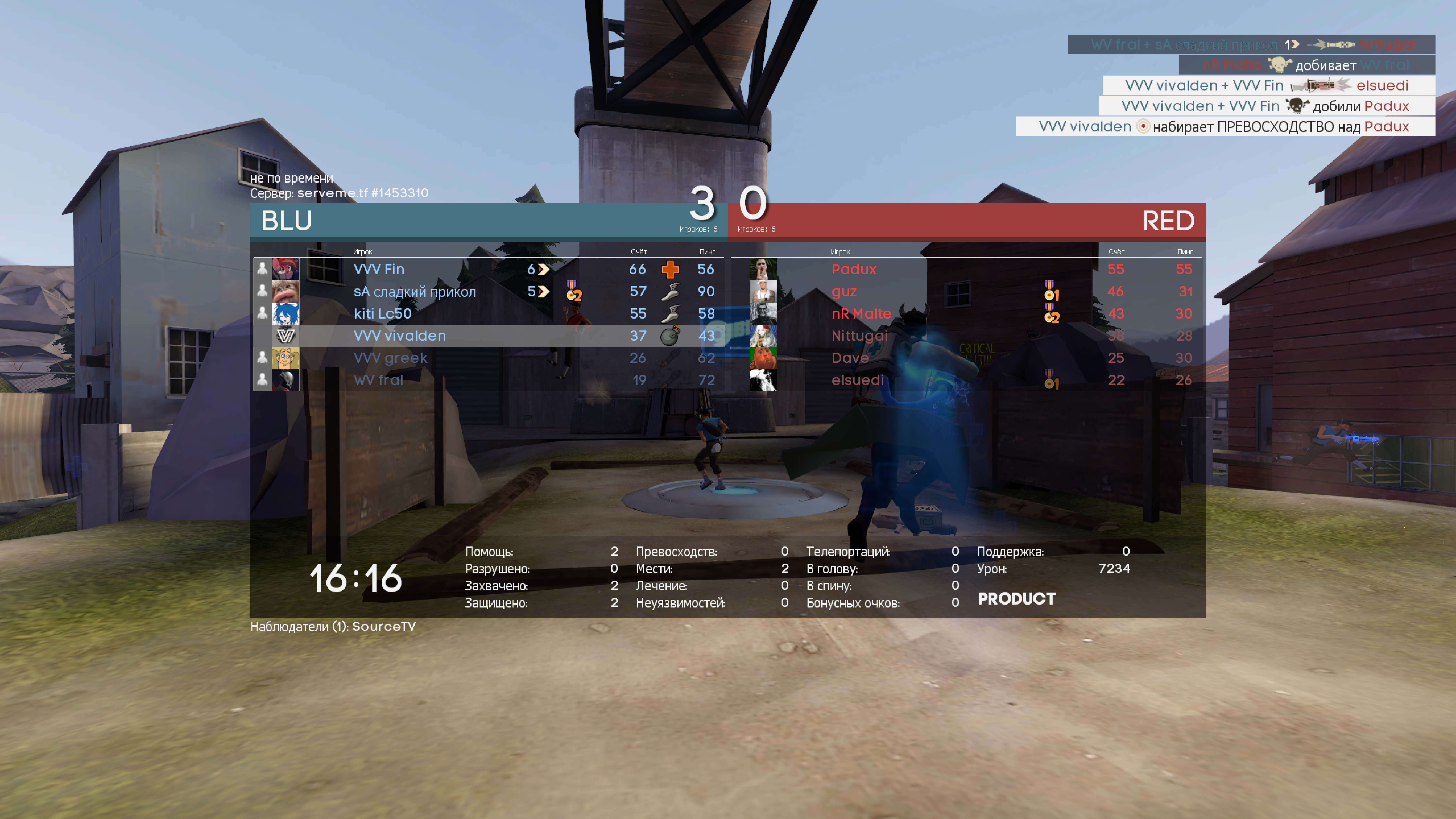
Task: Select Dave on the RED scoreboard
Action: coord(850,358)
